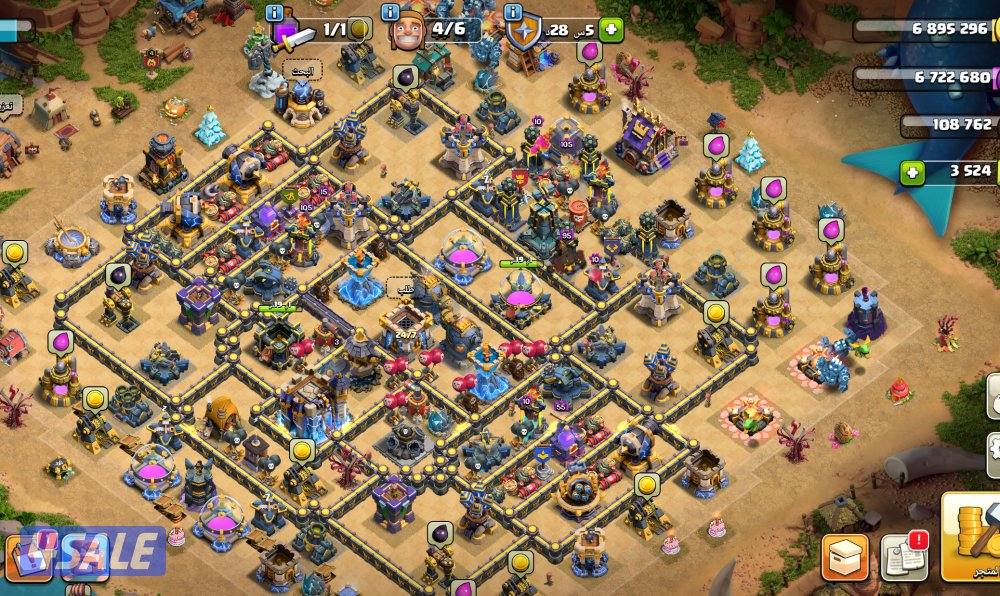Open the white storage box button
1000x596 pixels.
(x=845, y=557)
